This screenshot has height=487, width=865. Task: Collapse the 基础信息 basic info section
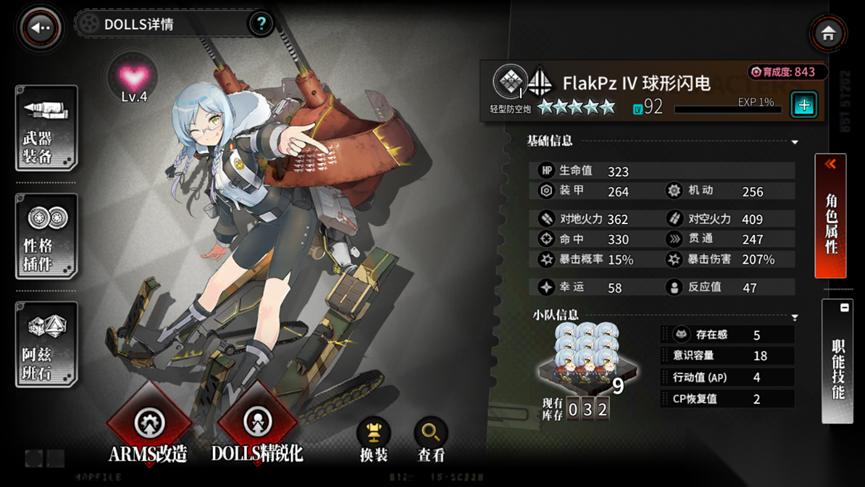[794, 143]
